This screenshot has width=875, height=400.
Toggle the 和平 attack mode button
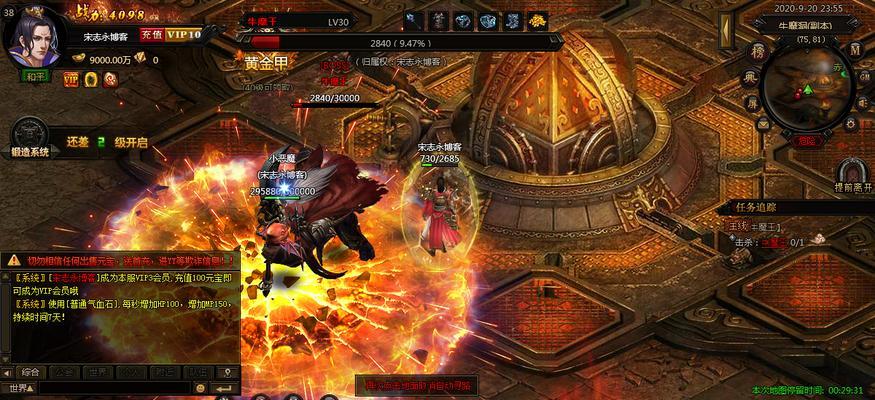(36, 75)
